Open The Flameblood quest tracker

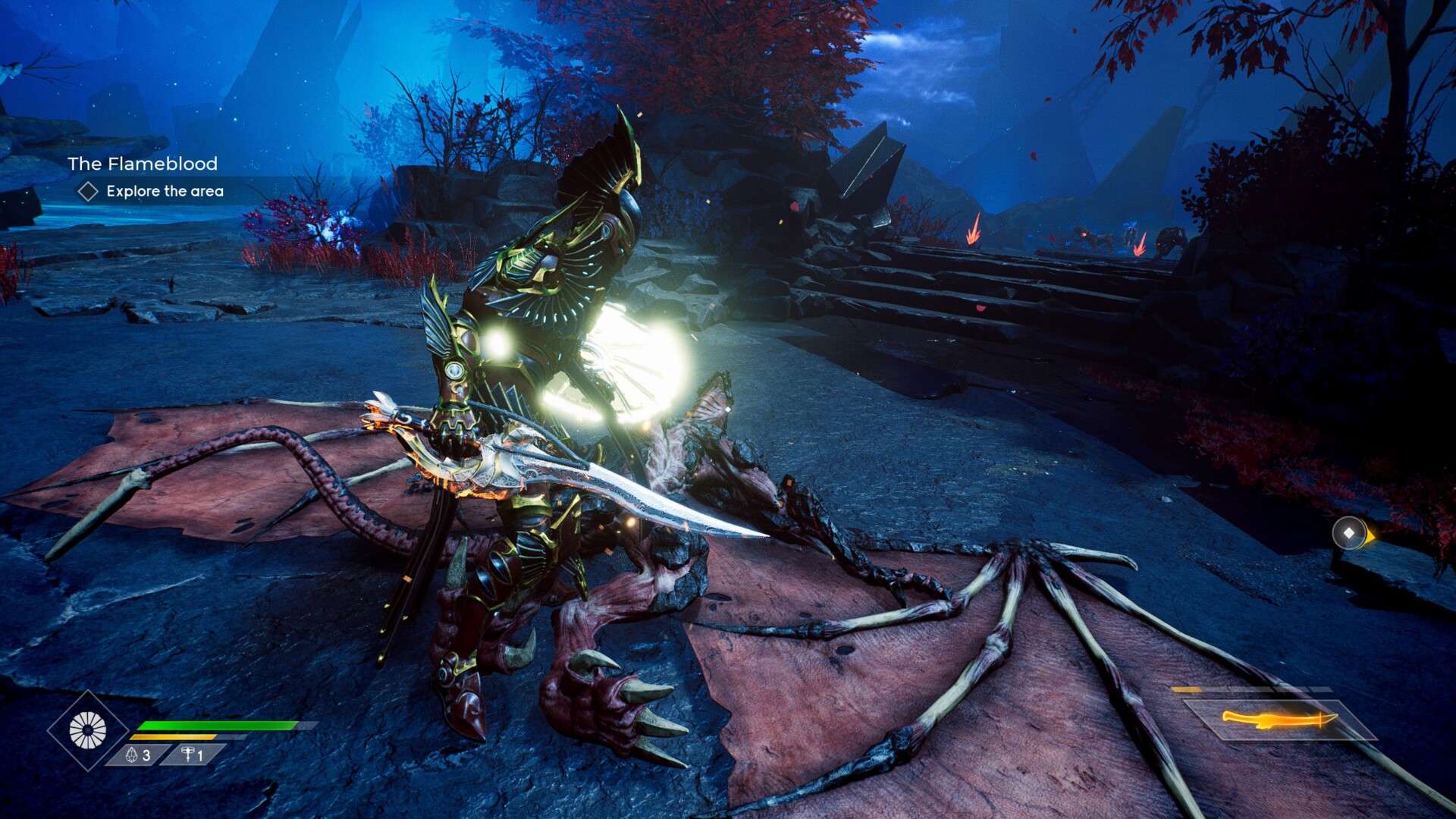[143, 164]
